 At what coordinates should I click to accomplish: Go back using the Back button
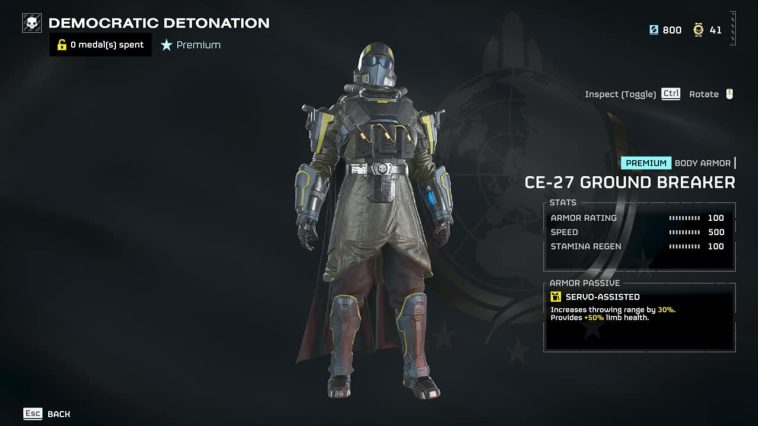[47, 413]
